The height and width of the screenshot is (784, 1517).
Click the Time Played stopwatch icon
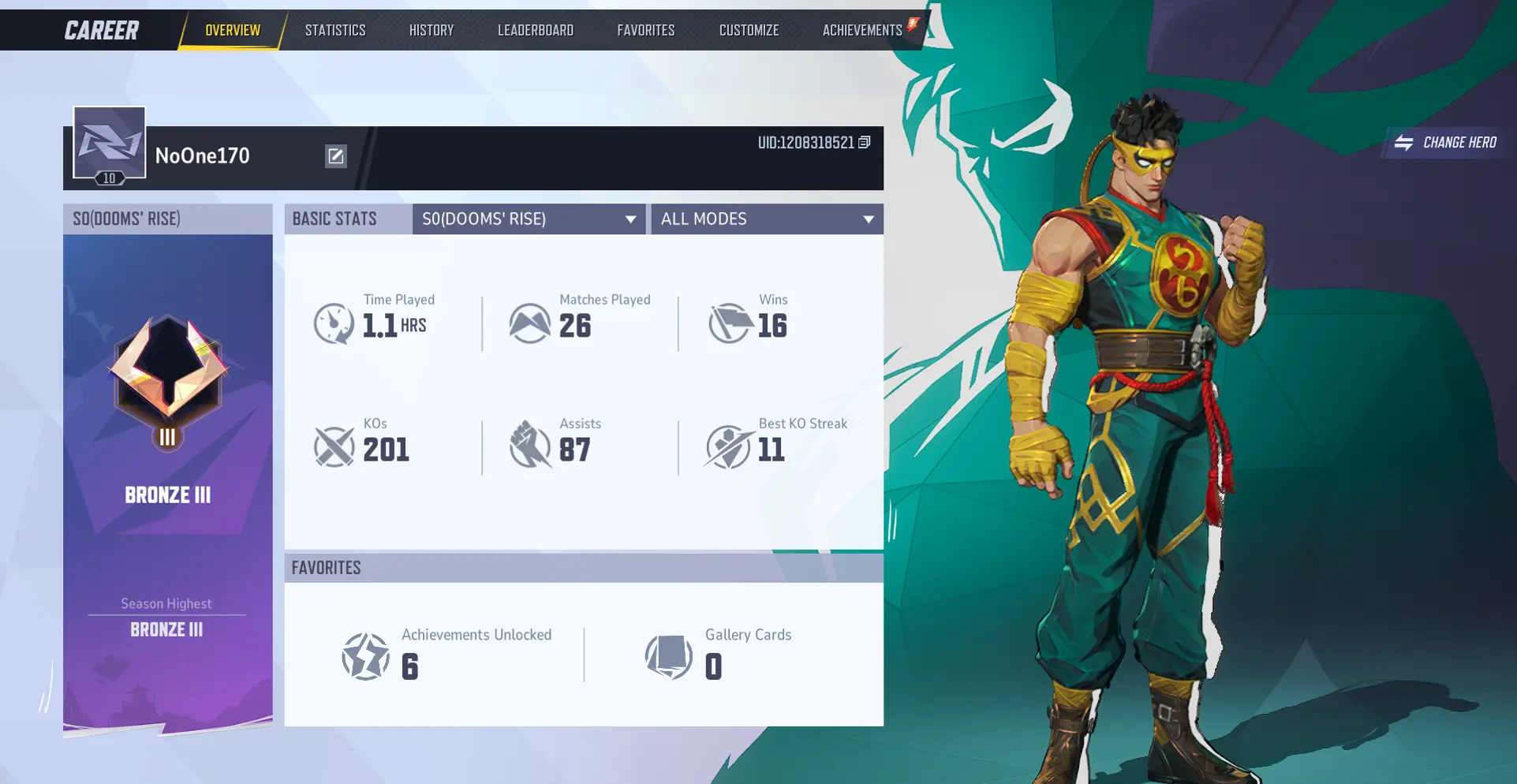334,323
